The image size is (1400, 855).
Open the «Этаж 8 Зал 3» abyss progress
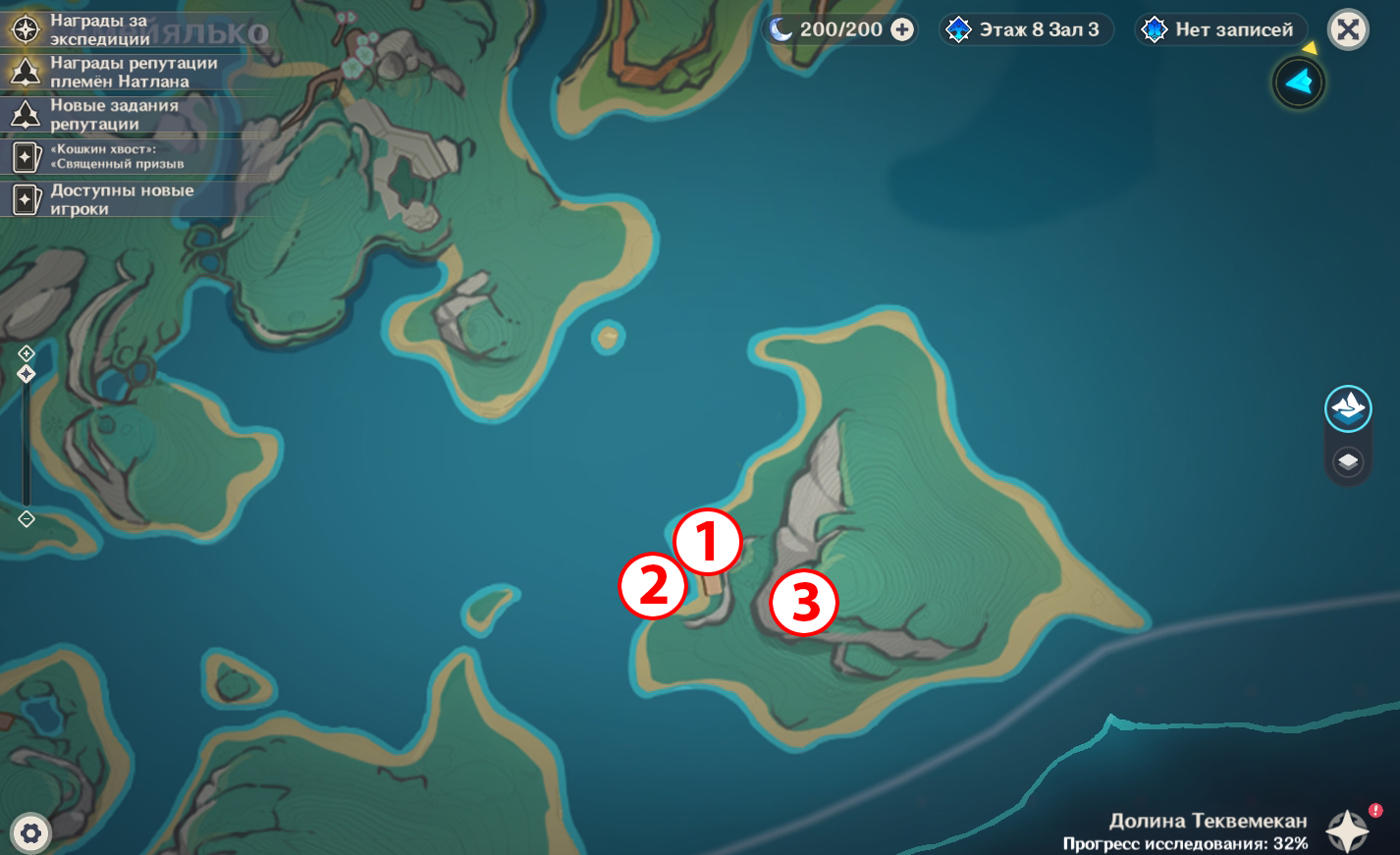pyautogui.click(x=1026, y=29)
